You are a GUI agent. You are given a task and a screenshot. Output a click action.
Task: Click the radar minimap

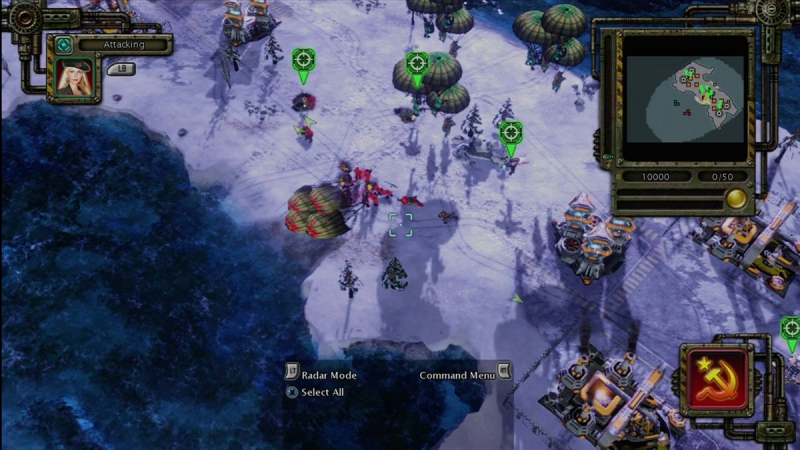(684, 96)
